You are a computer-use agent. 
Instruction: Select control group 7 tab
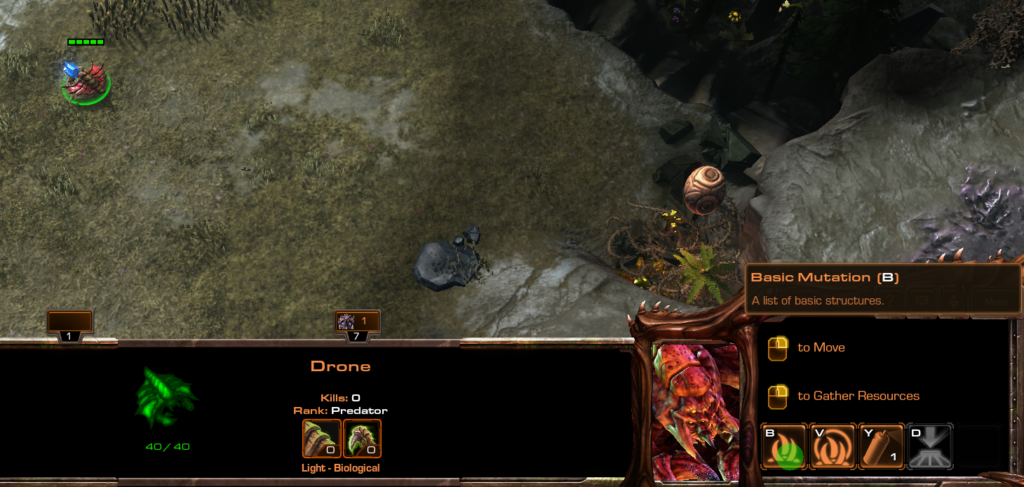tap(357, 325)
